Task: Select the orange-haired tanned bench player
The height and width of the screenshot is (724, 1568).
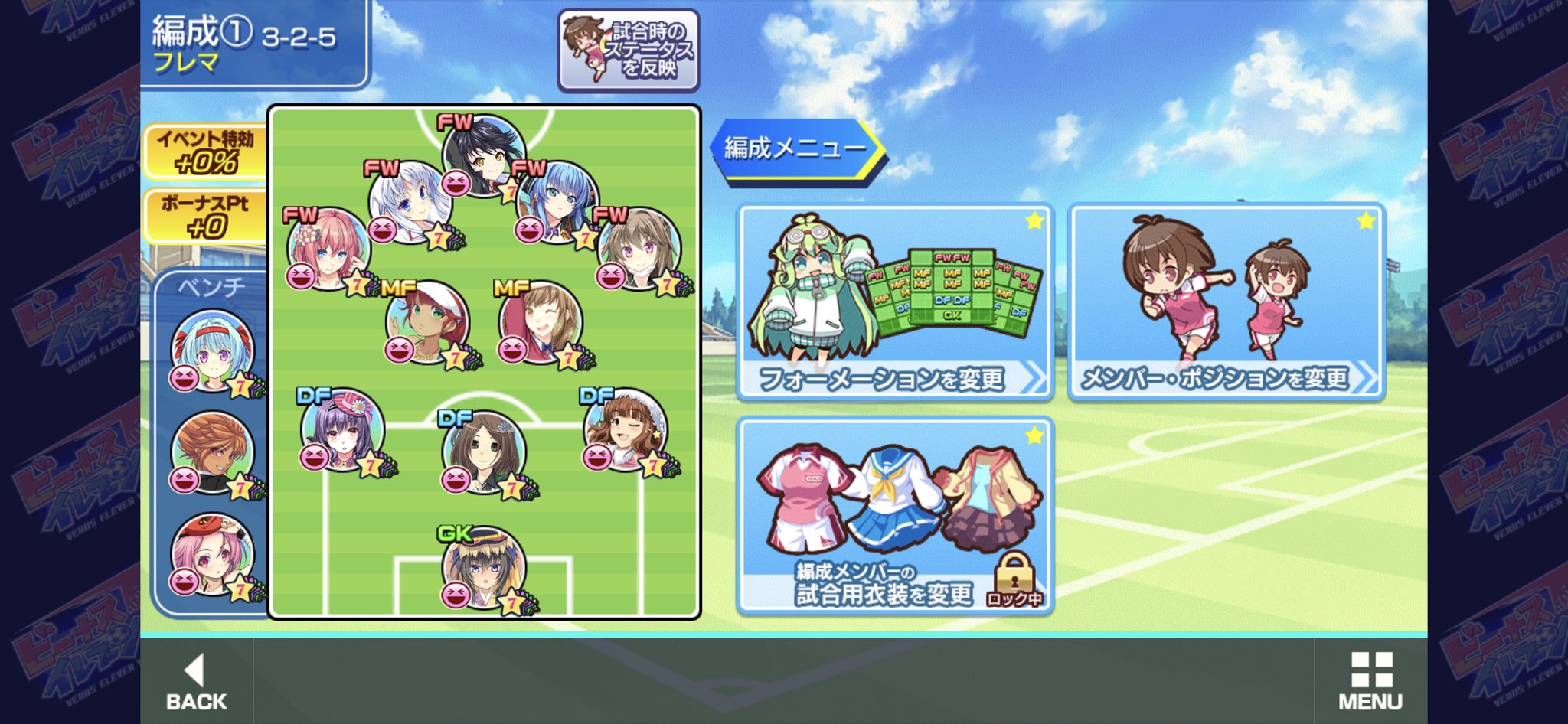Action: [212, 453]
